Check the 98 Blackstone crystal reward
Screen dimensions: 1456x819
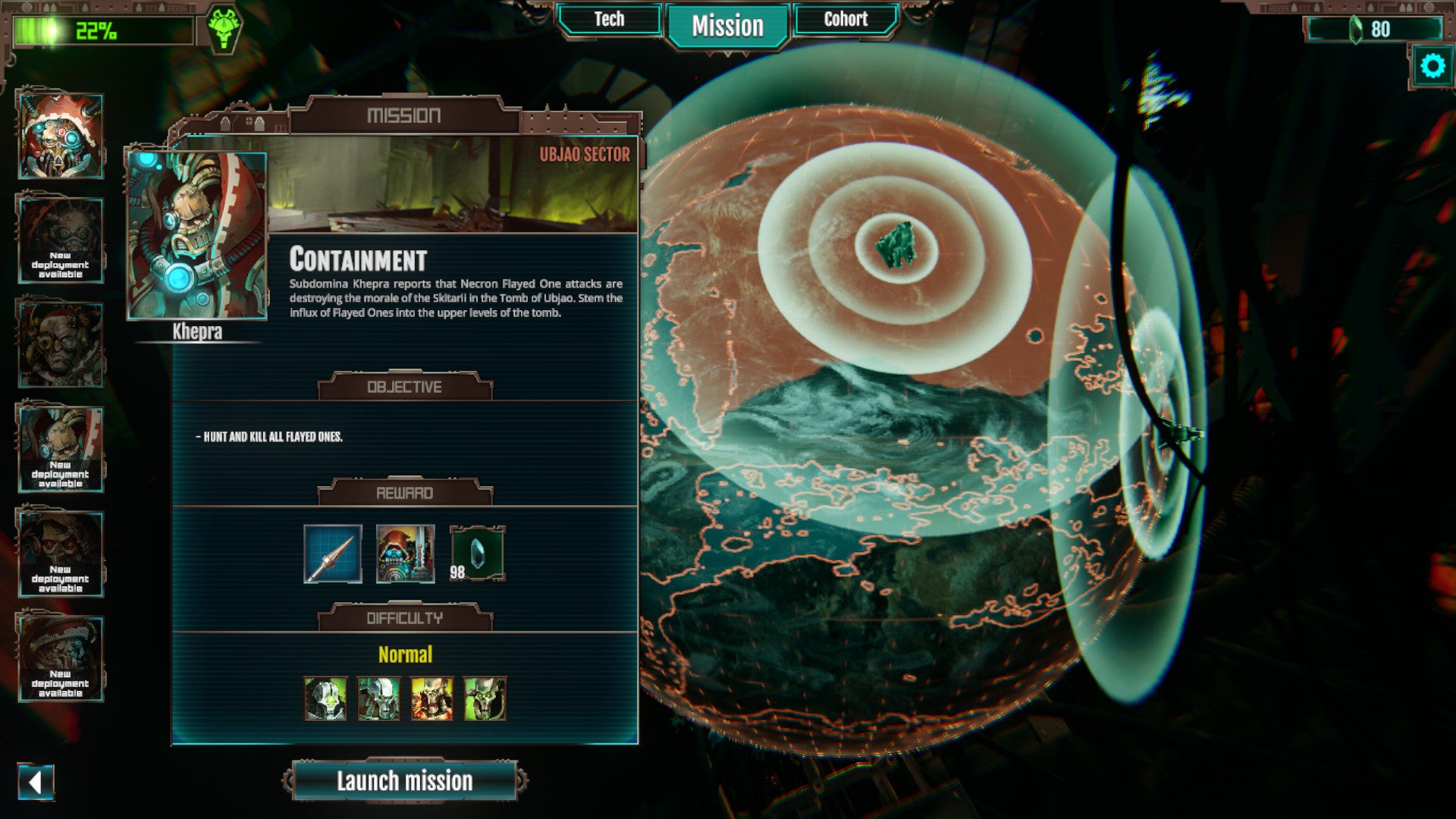[478, 554]
